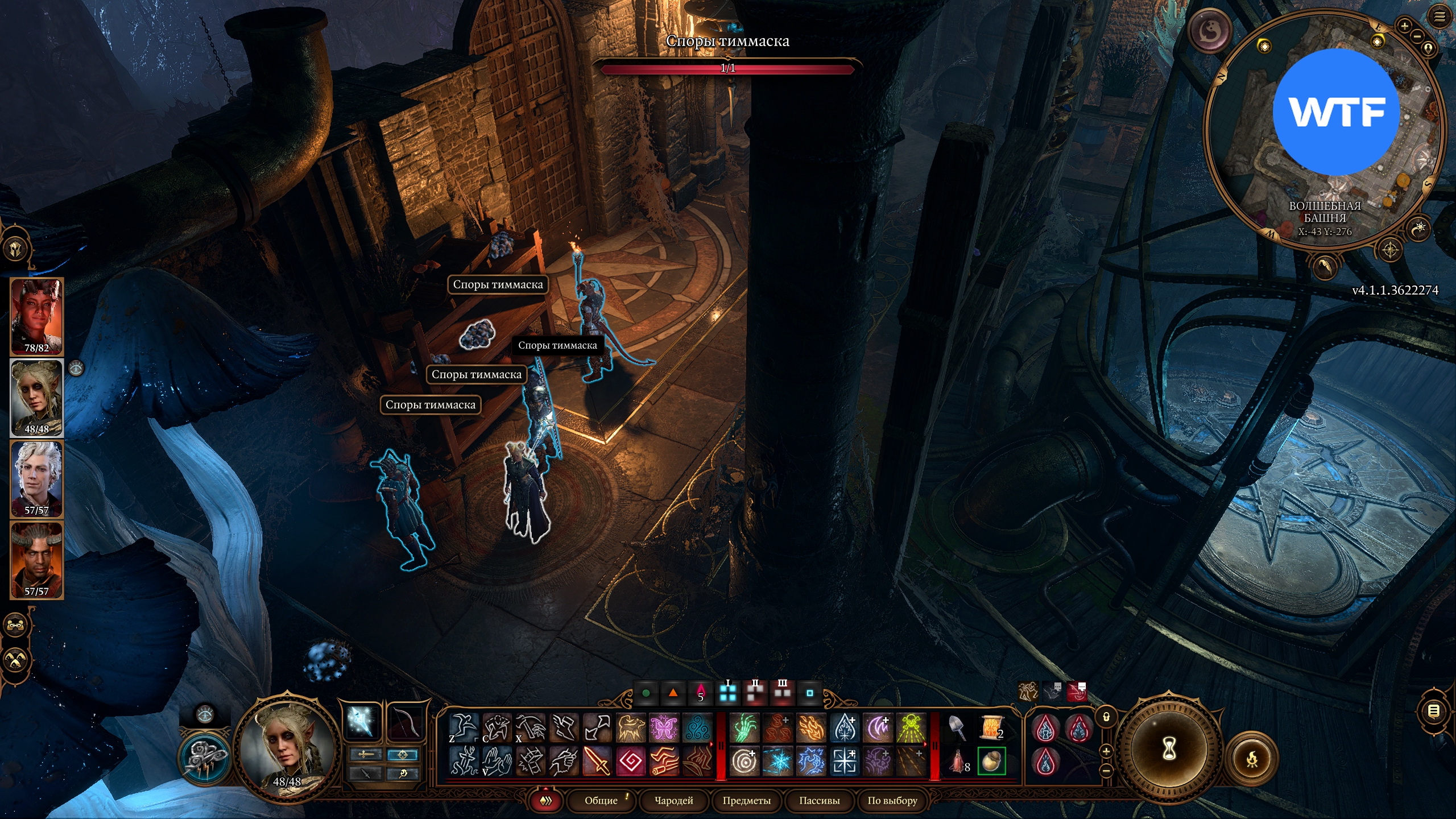
Task: Open the campfire rest button
Action: click(x=1252, y=759)
